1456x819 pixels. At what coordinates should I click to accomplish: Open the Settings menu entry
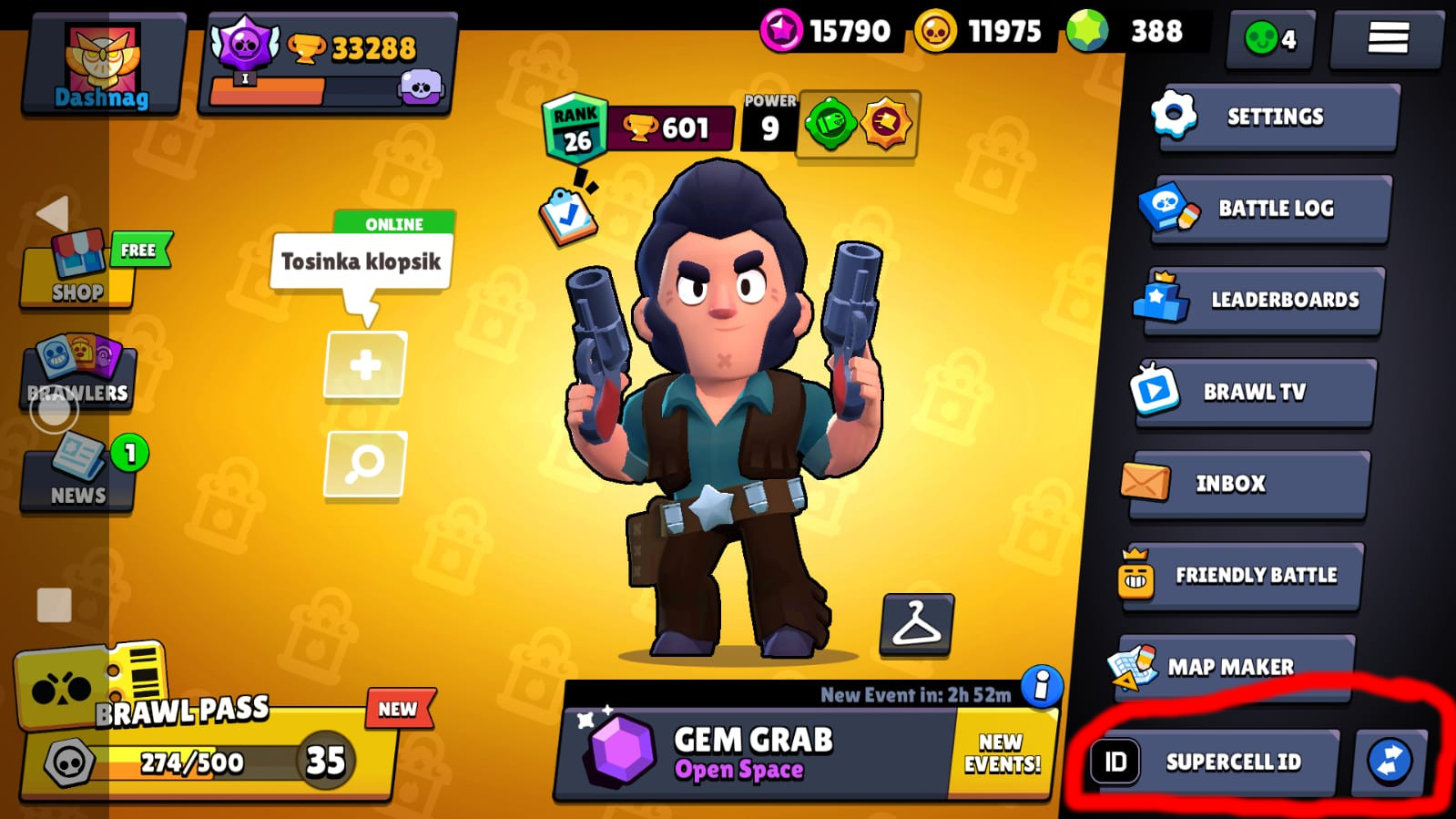tap(1275, 117)
